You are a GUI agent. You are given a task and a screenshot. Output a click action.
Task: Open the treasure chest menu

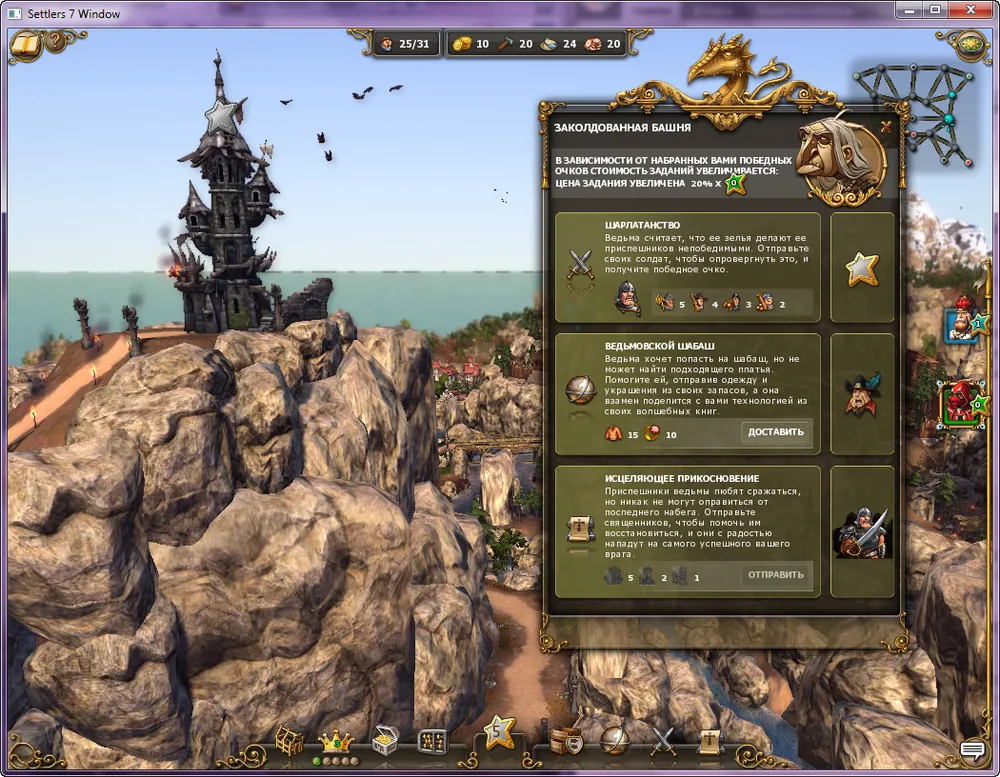point(385,741)
